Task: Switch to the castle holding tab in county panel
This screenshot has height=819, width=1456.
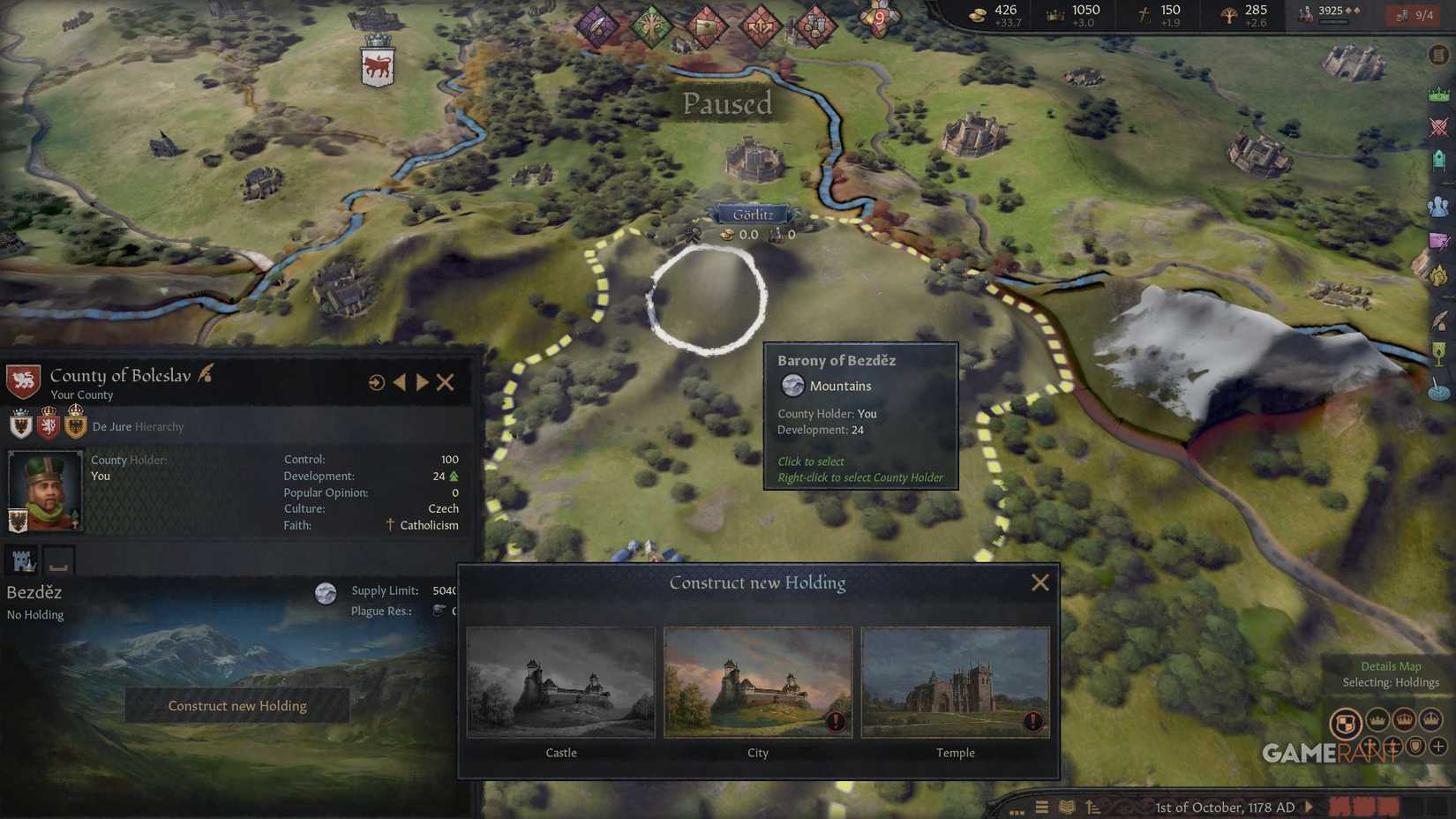Action: point(24,560)
